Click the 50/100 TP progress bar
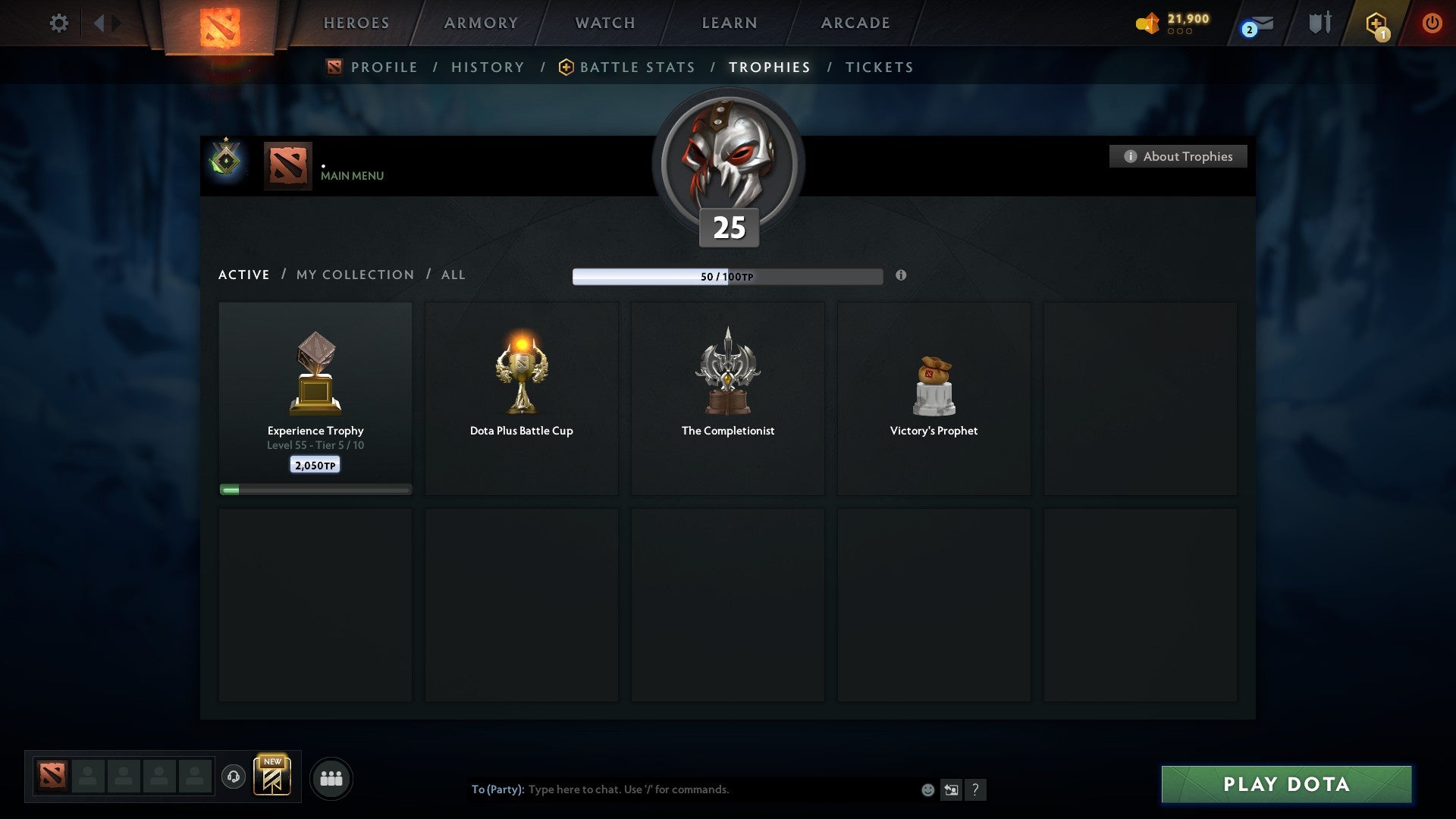Image resolution: width=1456 pixels, height=819 pixels. point(728,276)
